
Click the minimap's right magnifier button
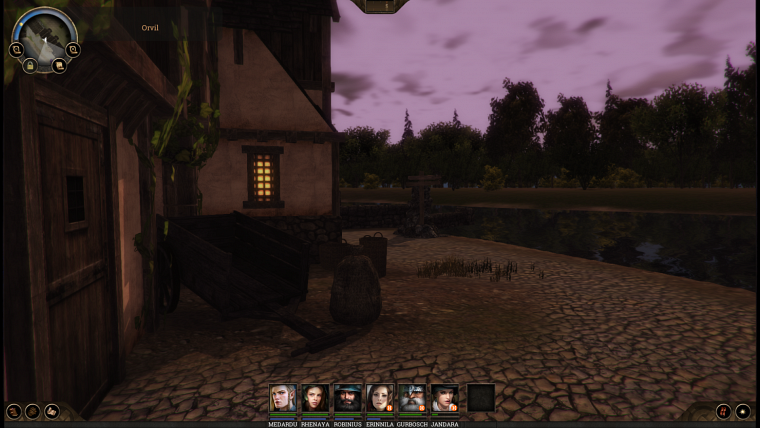(x=73, y=49)
